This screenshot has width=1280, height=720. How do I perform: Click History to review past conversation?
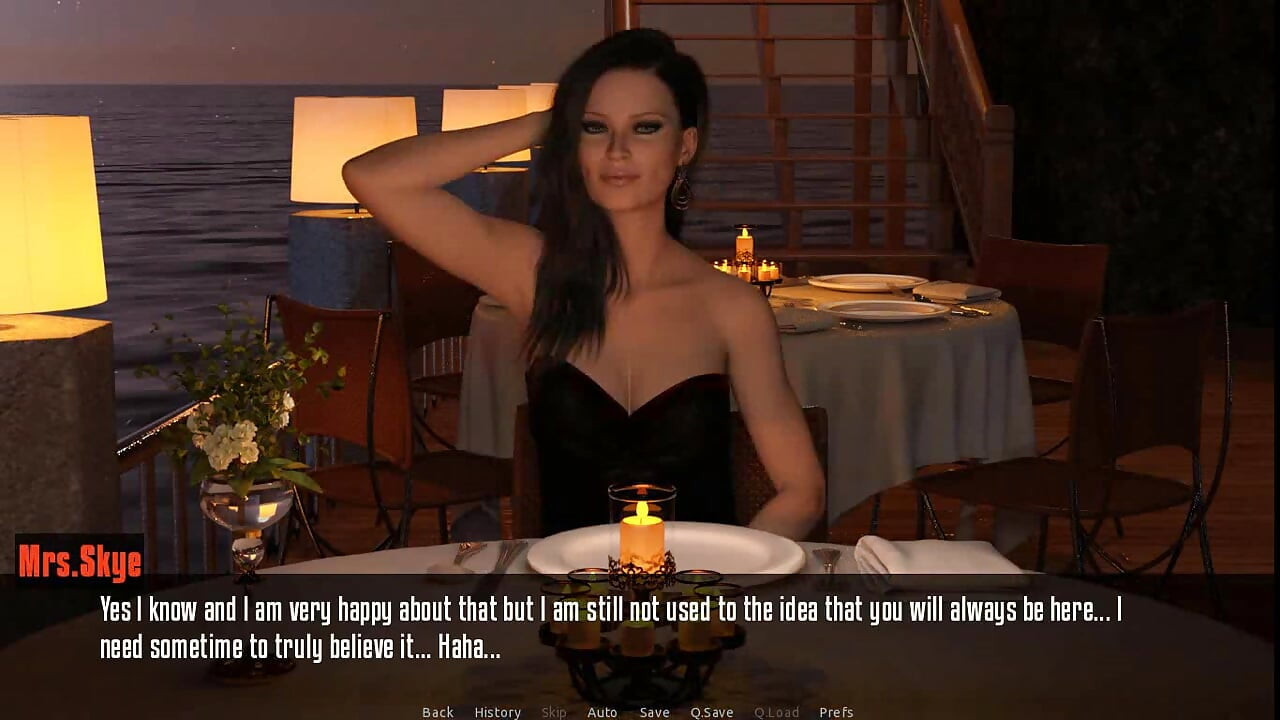point(497,712)
